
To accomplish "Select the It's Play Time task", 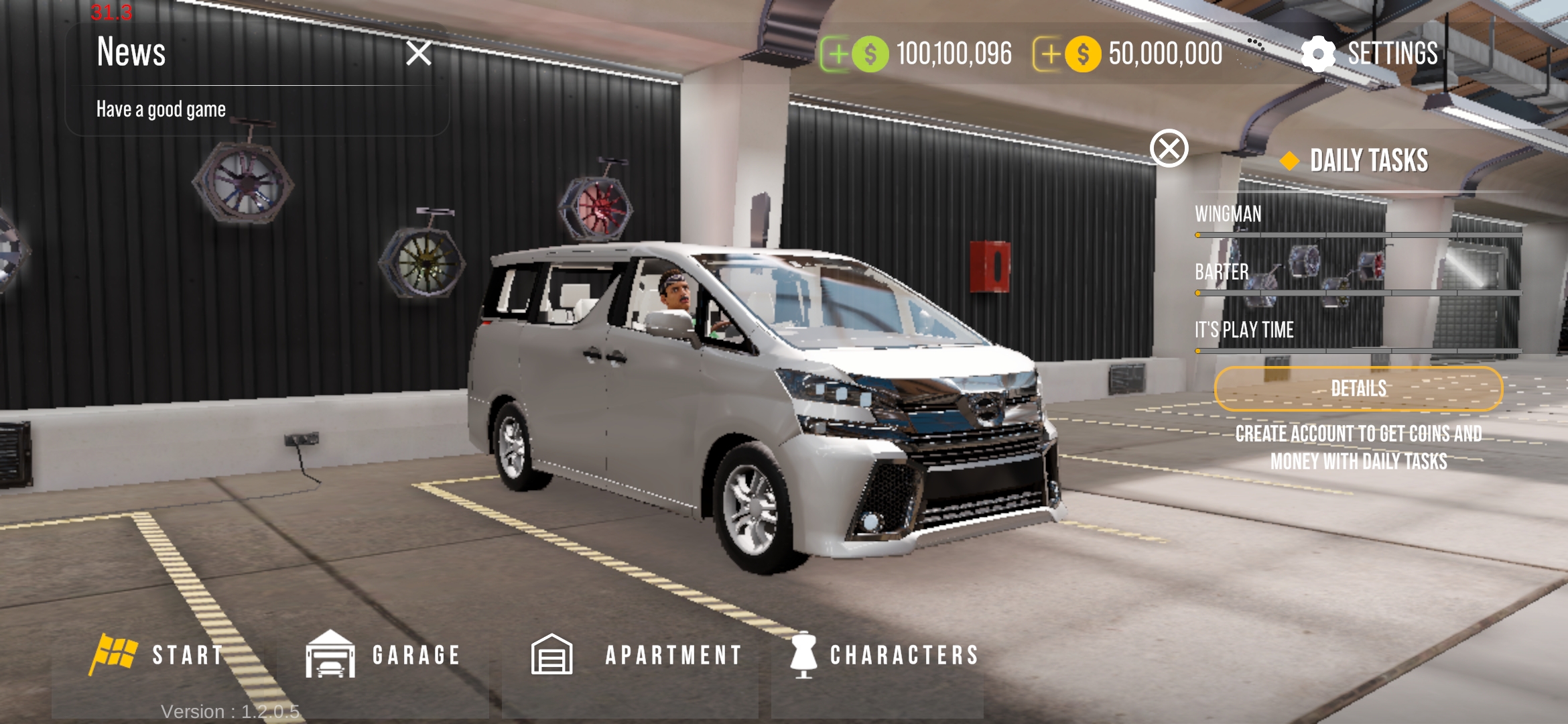I will 1244,330.
